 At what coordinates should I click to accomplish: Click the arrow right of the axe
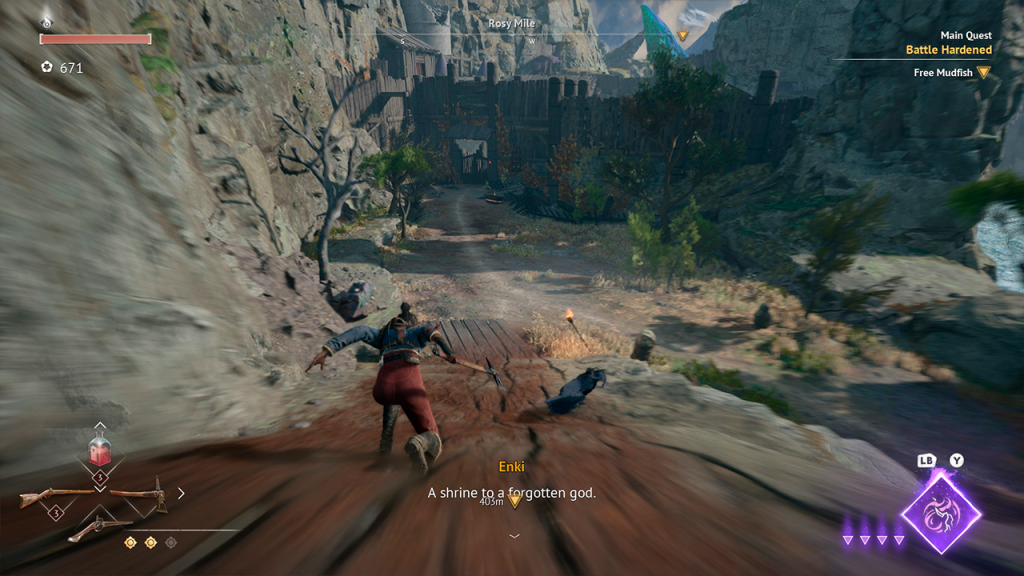pos(181,493)
